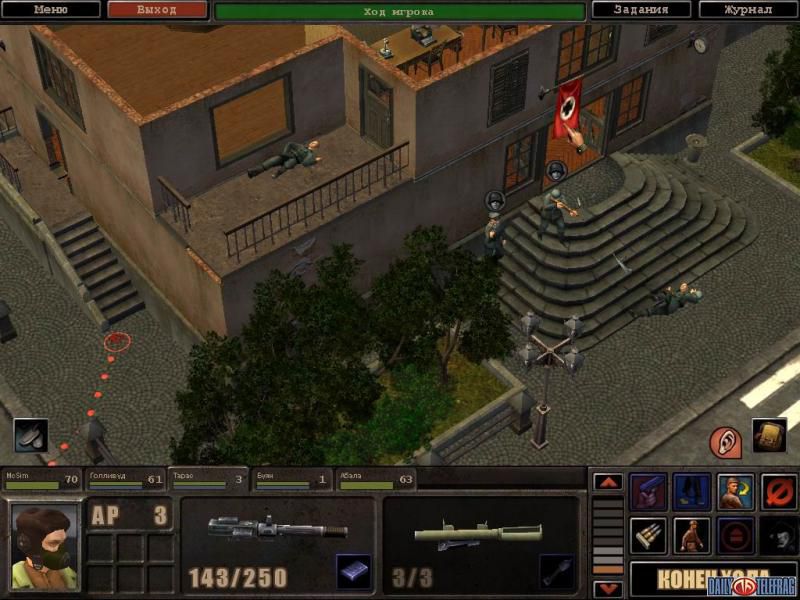Click the legs movement mode icon
This screenshot has width=800, height=600.
[691, 492]
